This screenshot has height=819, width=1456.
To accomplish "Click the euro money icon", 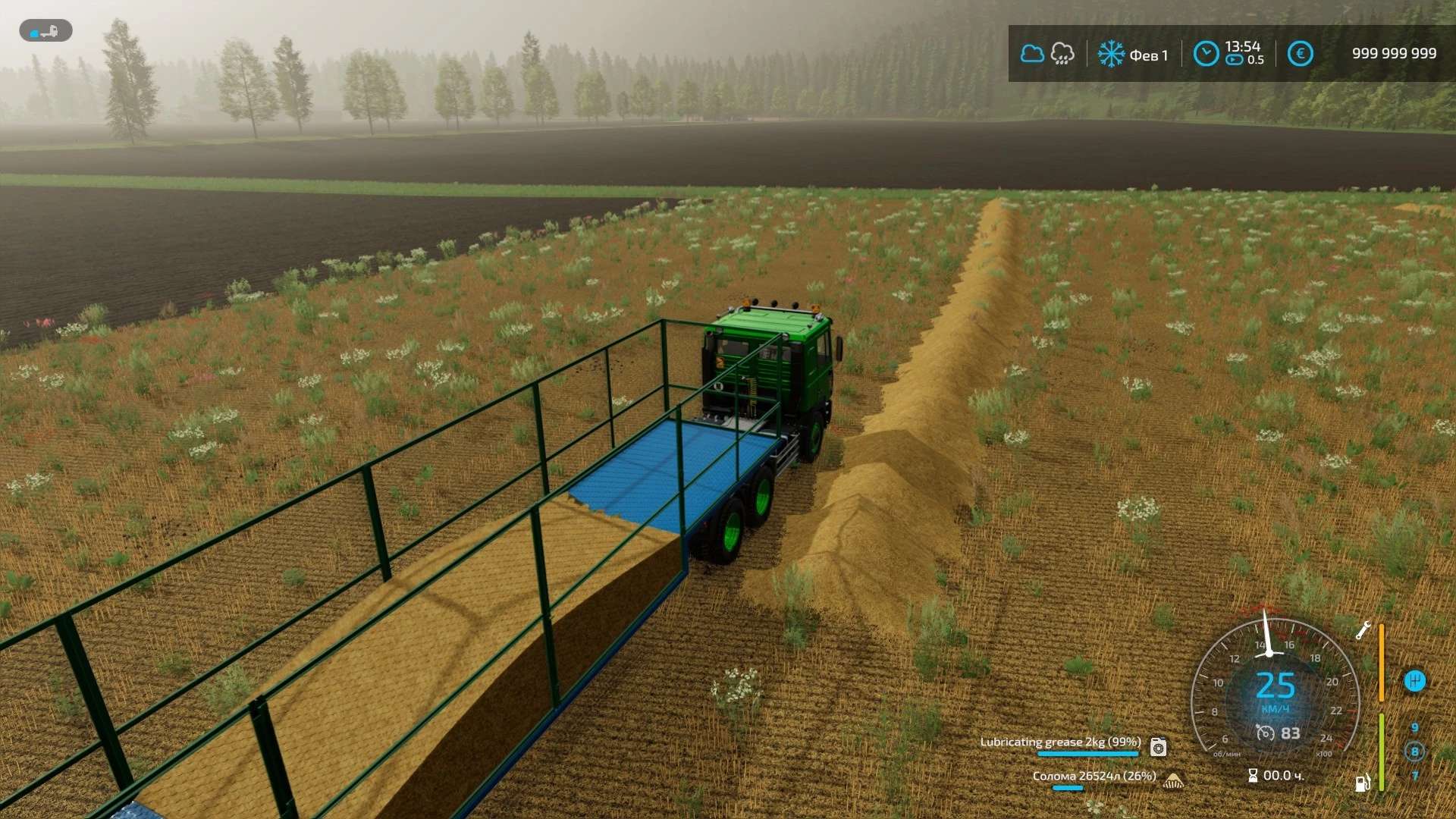I will point(1300,54).
